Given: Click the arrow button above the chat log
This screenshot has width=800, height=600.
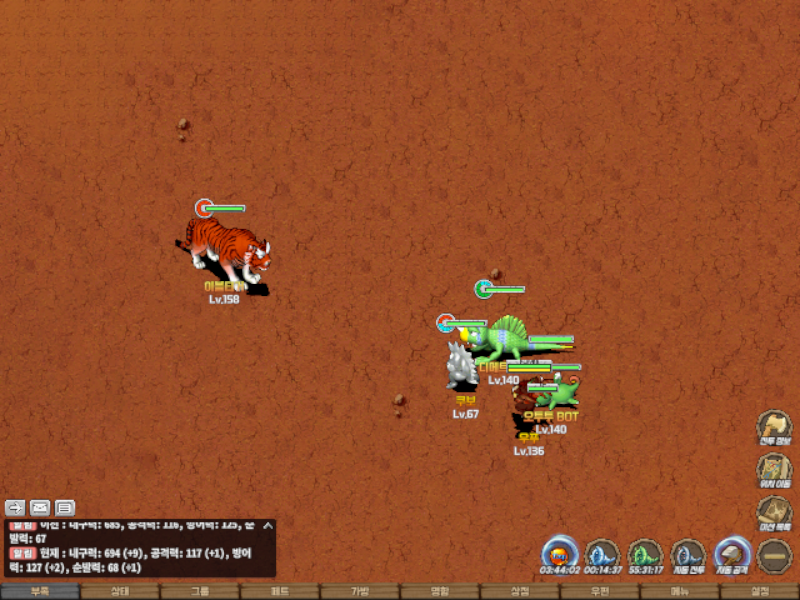Looking at the screenshot, I should pos(15,507).
